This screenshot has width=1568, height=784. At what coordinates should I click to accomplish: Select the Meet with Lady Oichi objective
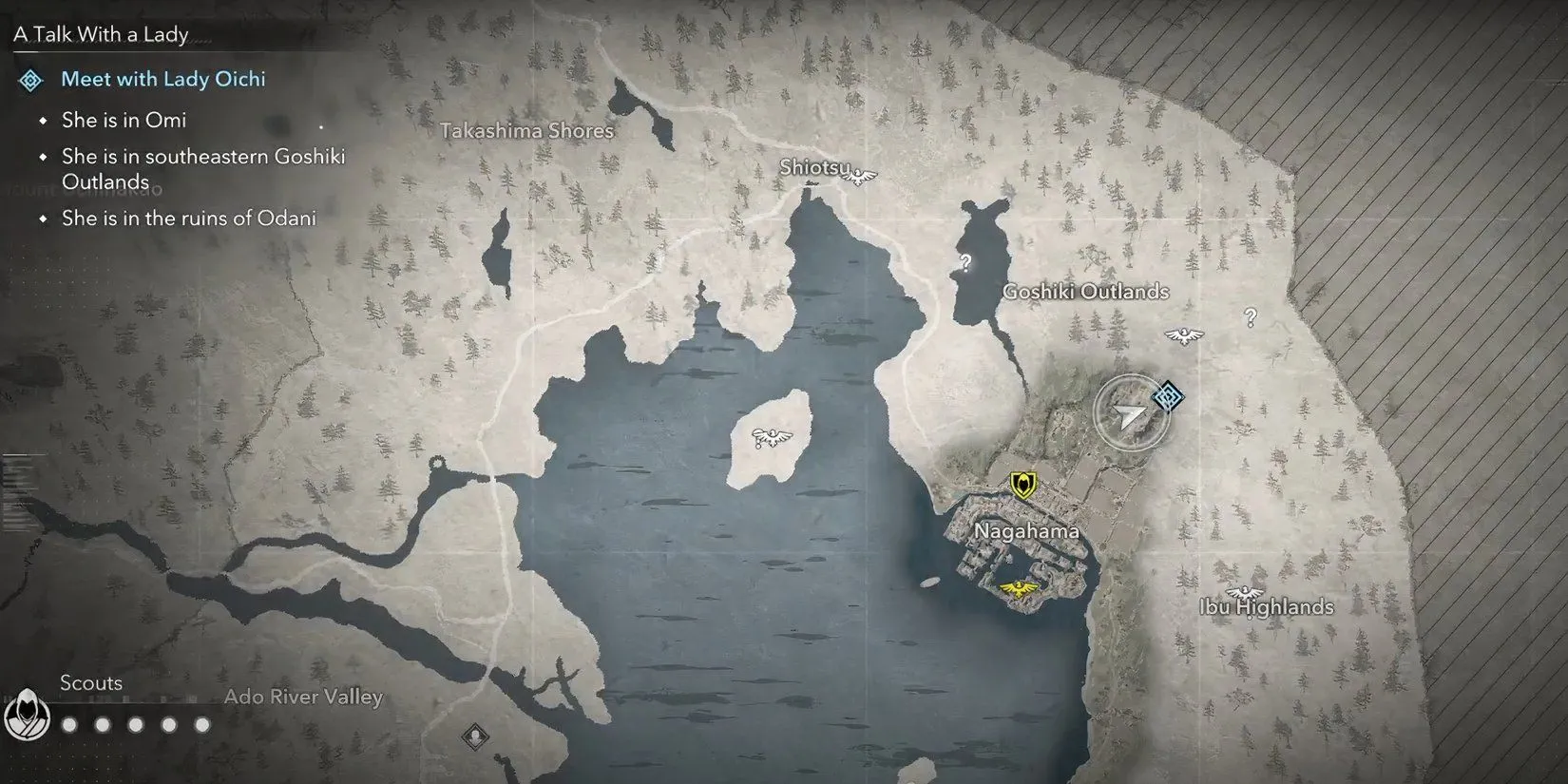[x=163, y=80]
